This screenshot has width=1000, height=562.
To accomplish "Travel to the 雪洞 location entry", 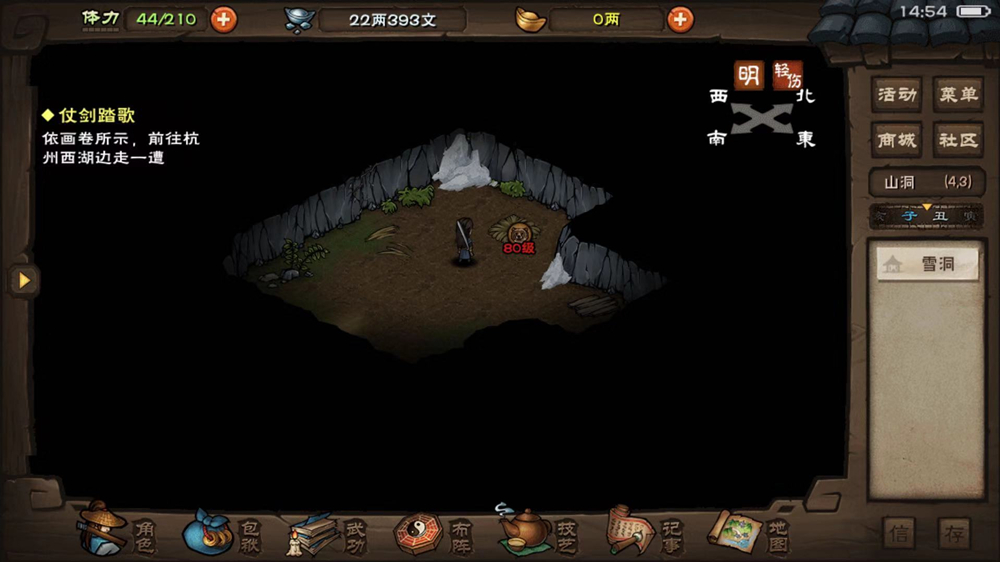I will click(927, 265).
